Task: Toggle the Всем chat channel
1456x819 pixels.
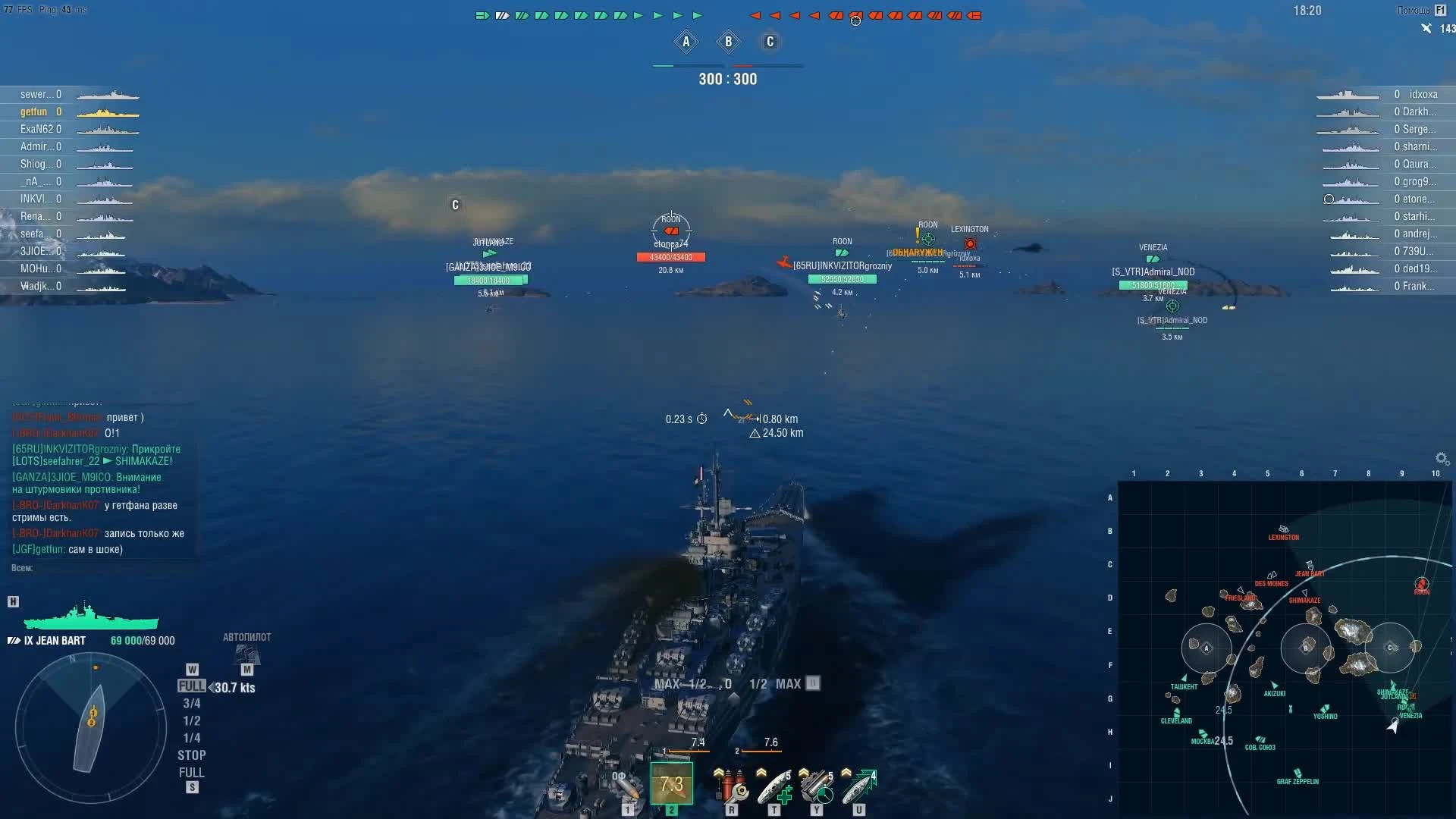Action: coord(21,567)
